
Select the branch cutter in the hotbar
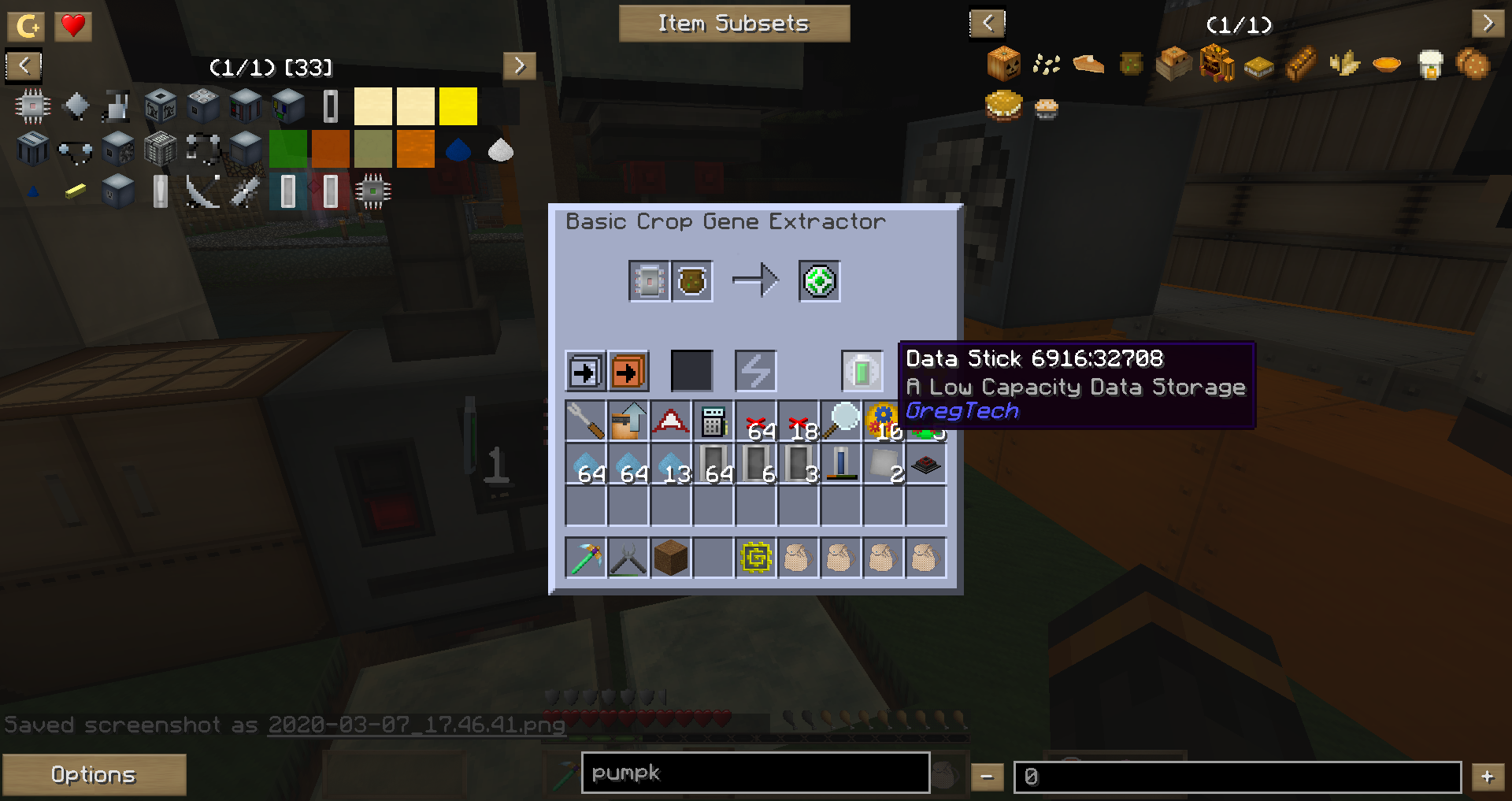click(x=628, y=557)
